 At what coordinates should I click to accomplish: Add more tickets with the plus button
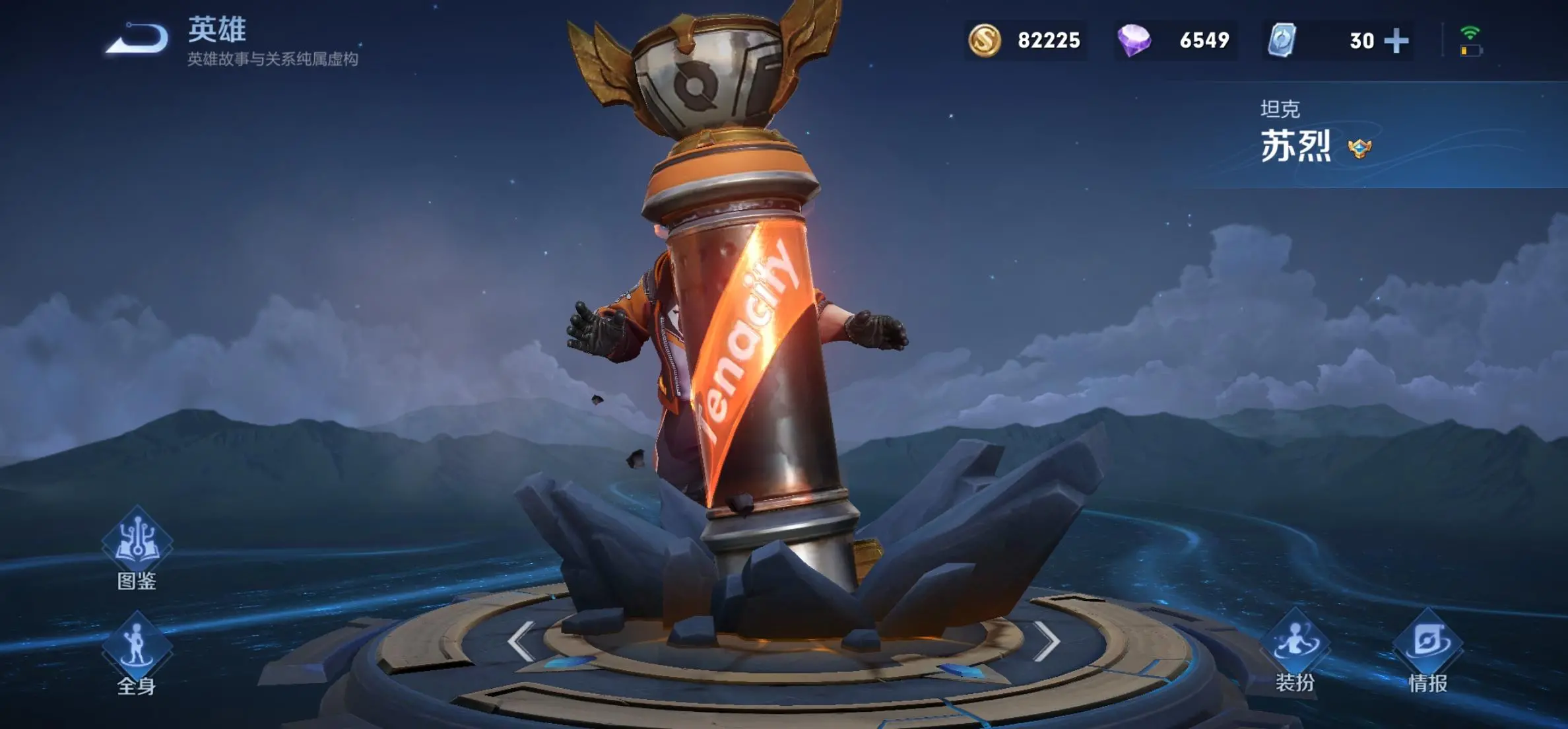click(x=1396, y=41)
